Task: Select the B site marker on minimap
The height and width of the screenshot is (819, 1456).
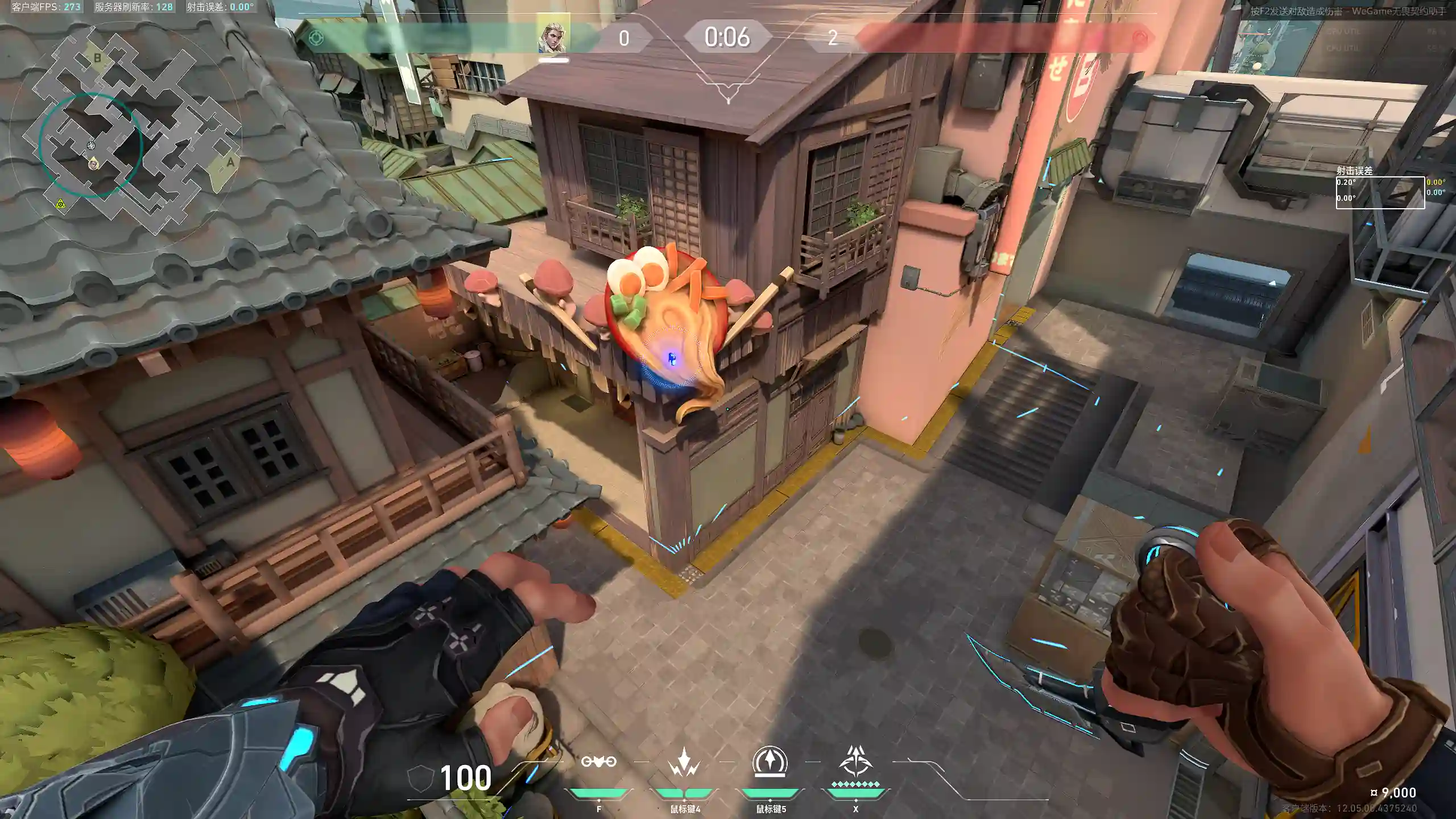Action: [97, 57]
